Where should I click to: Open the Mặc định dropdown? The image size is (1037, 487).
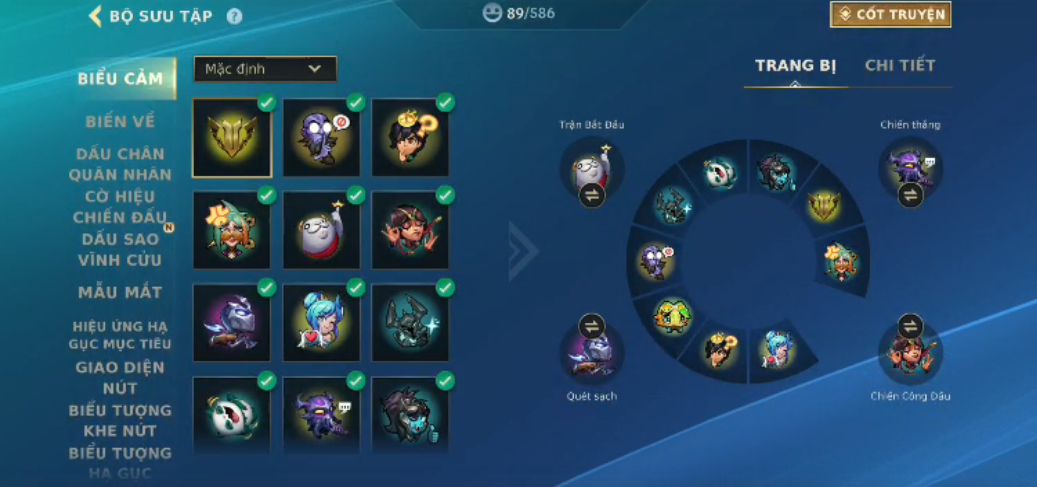(x=265, y=69)
